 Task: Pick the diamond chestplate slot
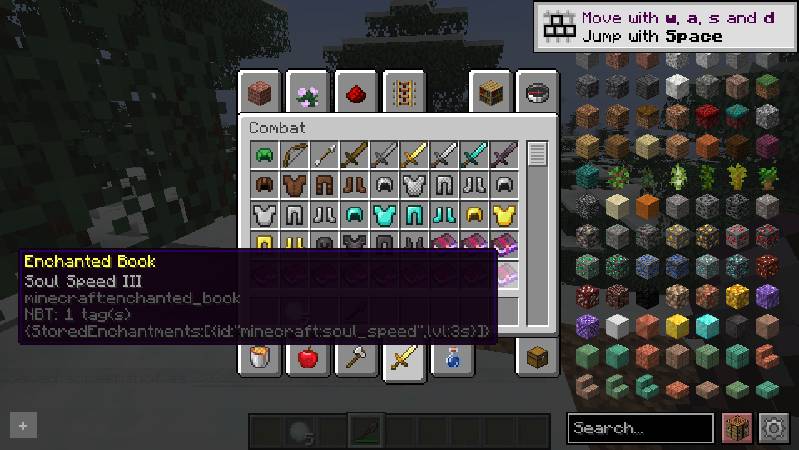[x=384, y=214]
